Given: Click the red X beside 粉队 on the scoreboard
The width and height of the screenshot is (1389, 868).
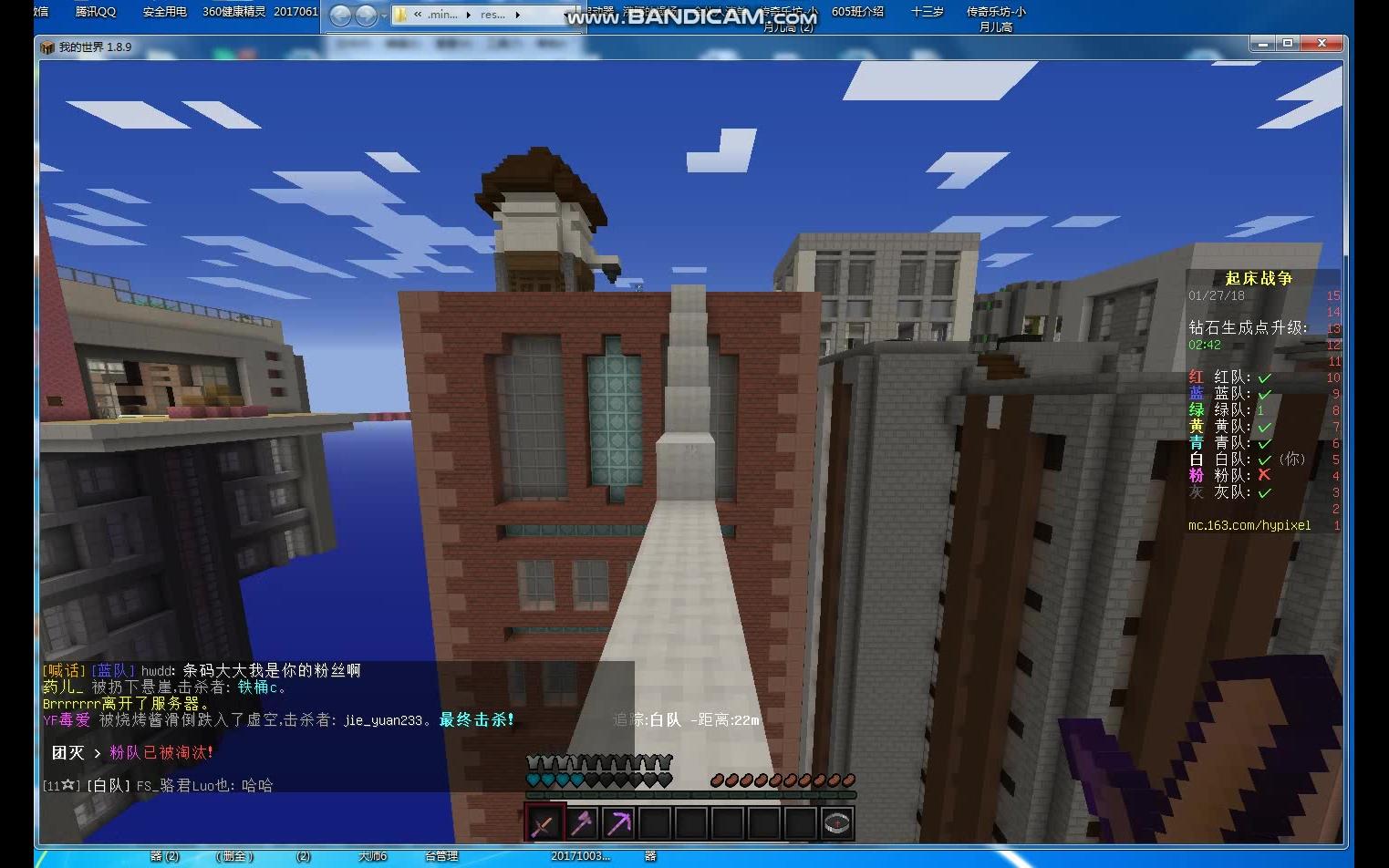Looking at the screenshot, I should (x=1264, y=475).
